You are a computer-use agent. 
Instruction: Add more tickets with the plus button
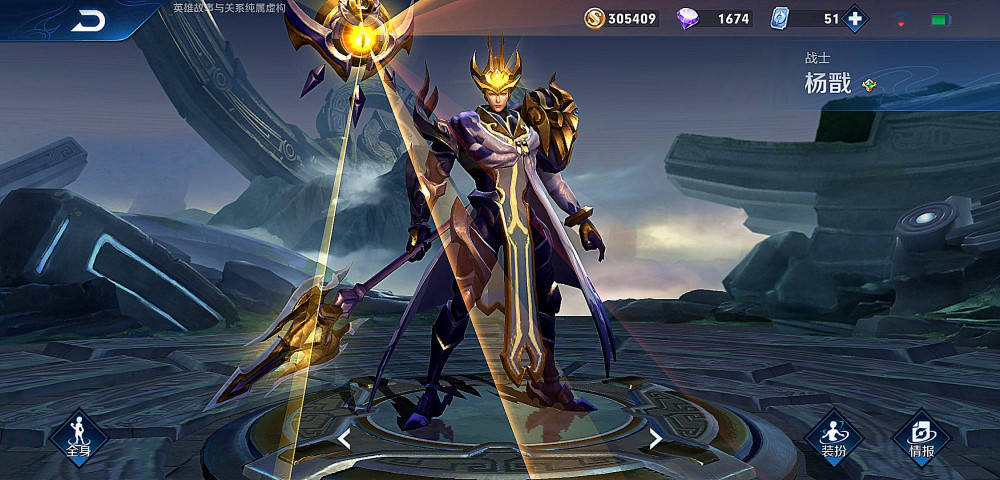coord(855,18)
